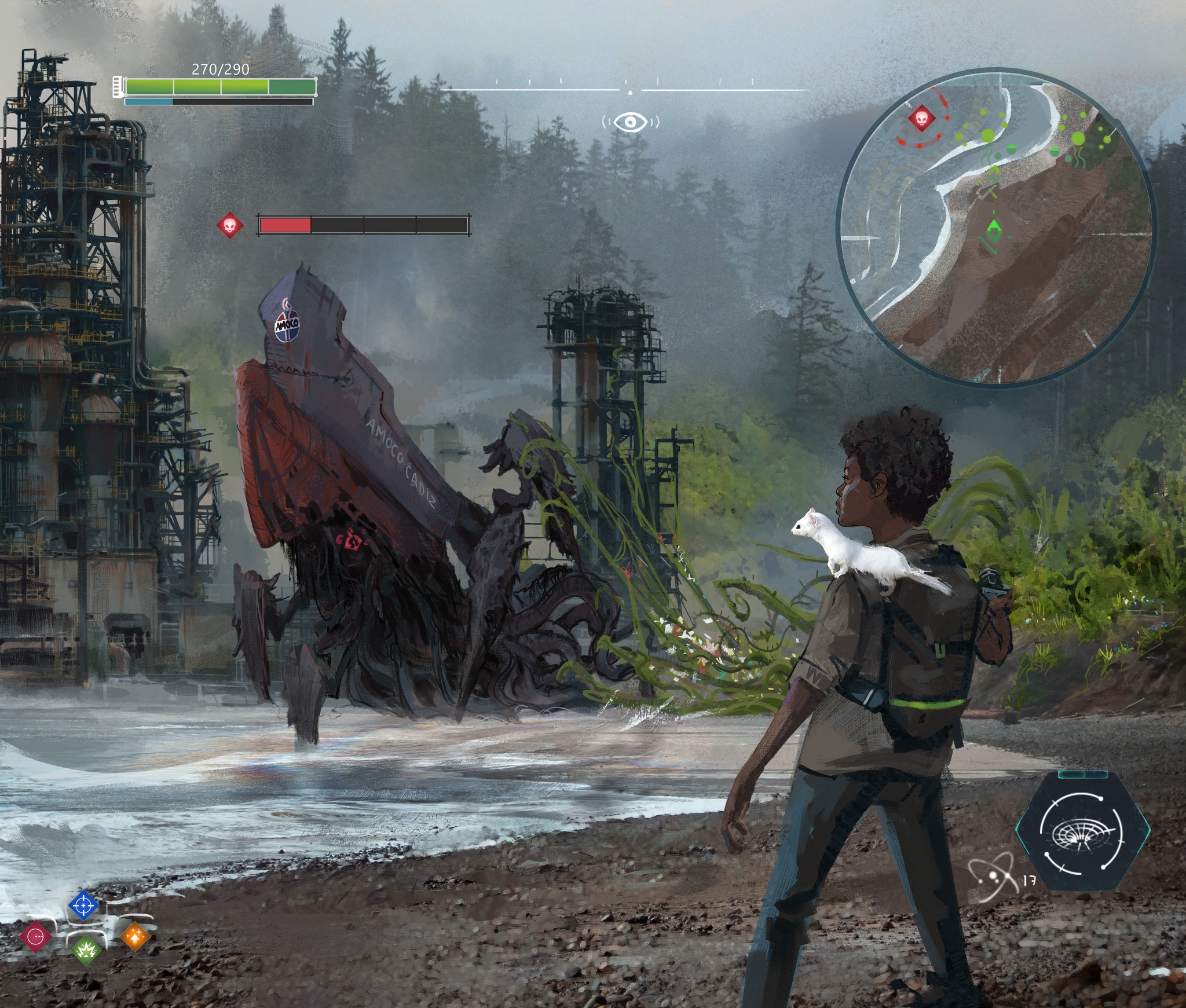
Task: Use the crimson circle ability diamond
Action: [x=36, y=936]
